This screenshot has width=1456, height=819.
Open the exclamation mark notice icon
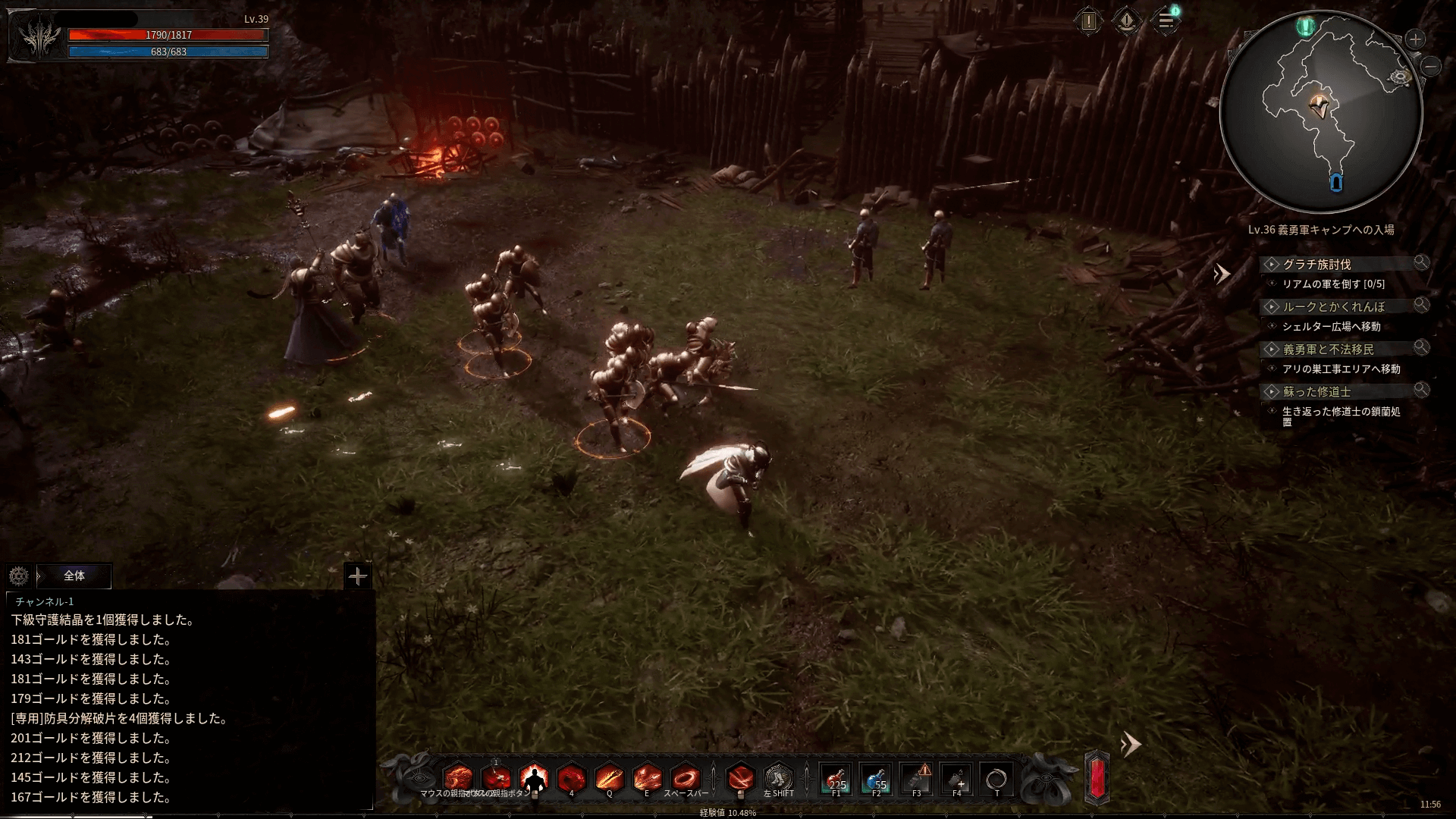point(1089,21)
